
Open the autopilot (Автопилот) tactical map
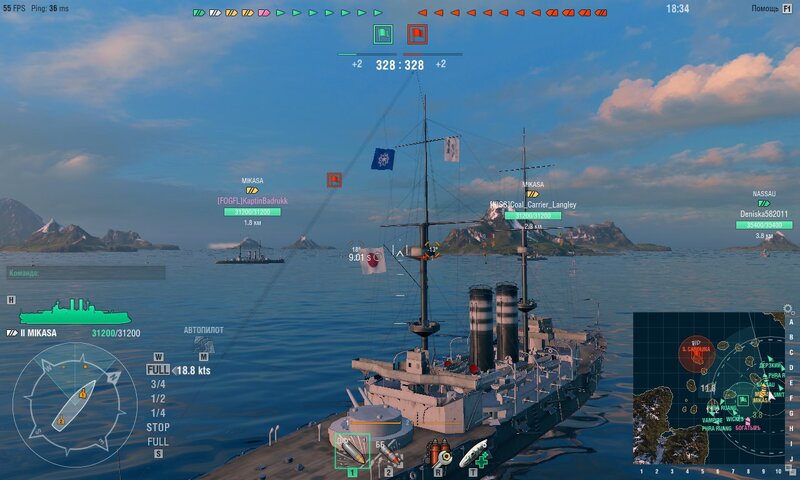(205, 354)
